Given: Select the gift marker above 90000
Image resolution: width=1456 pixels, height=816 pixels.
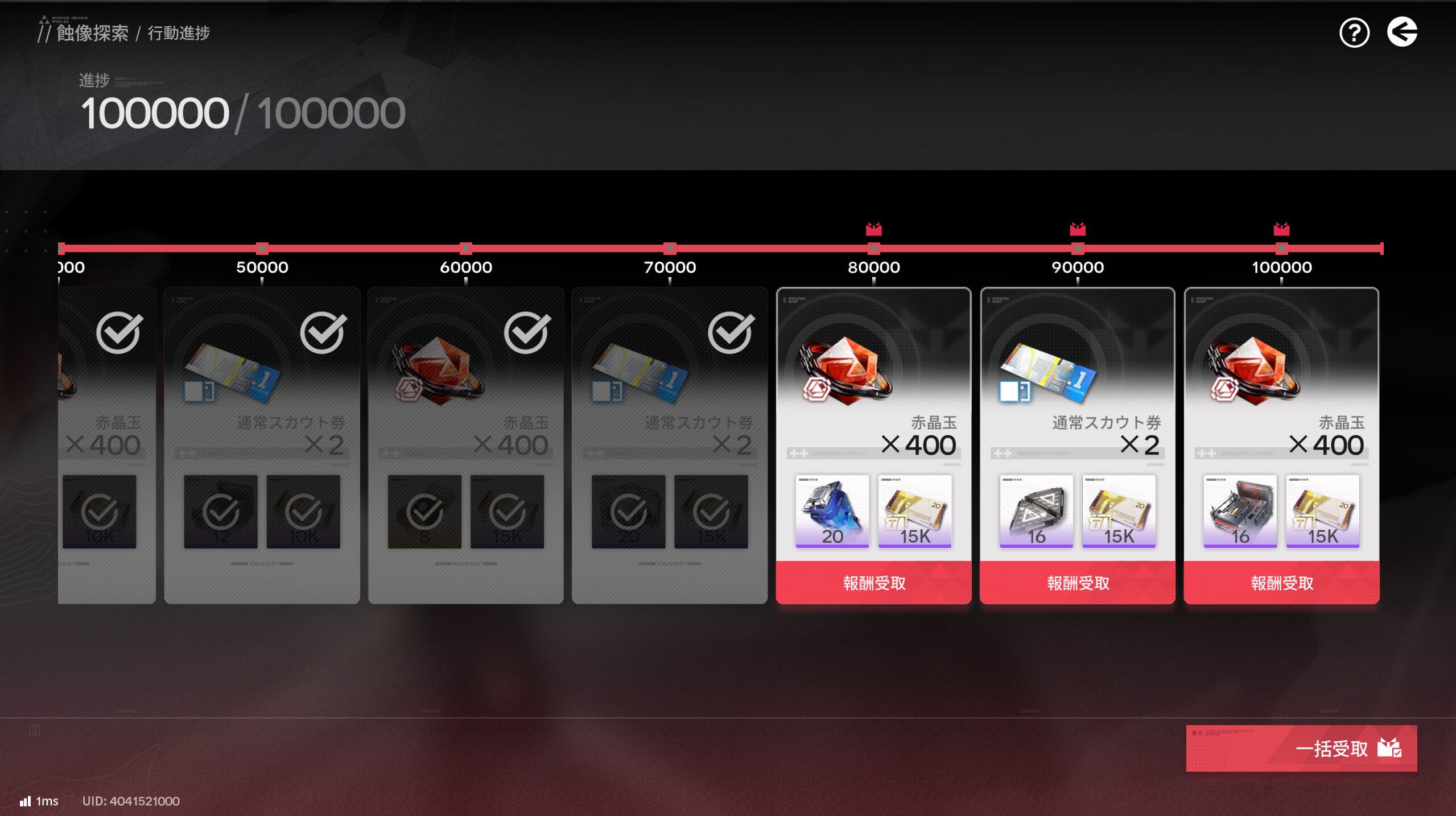Looking at the screenshot, I should coord(1077,229).
